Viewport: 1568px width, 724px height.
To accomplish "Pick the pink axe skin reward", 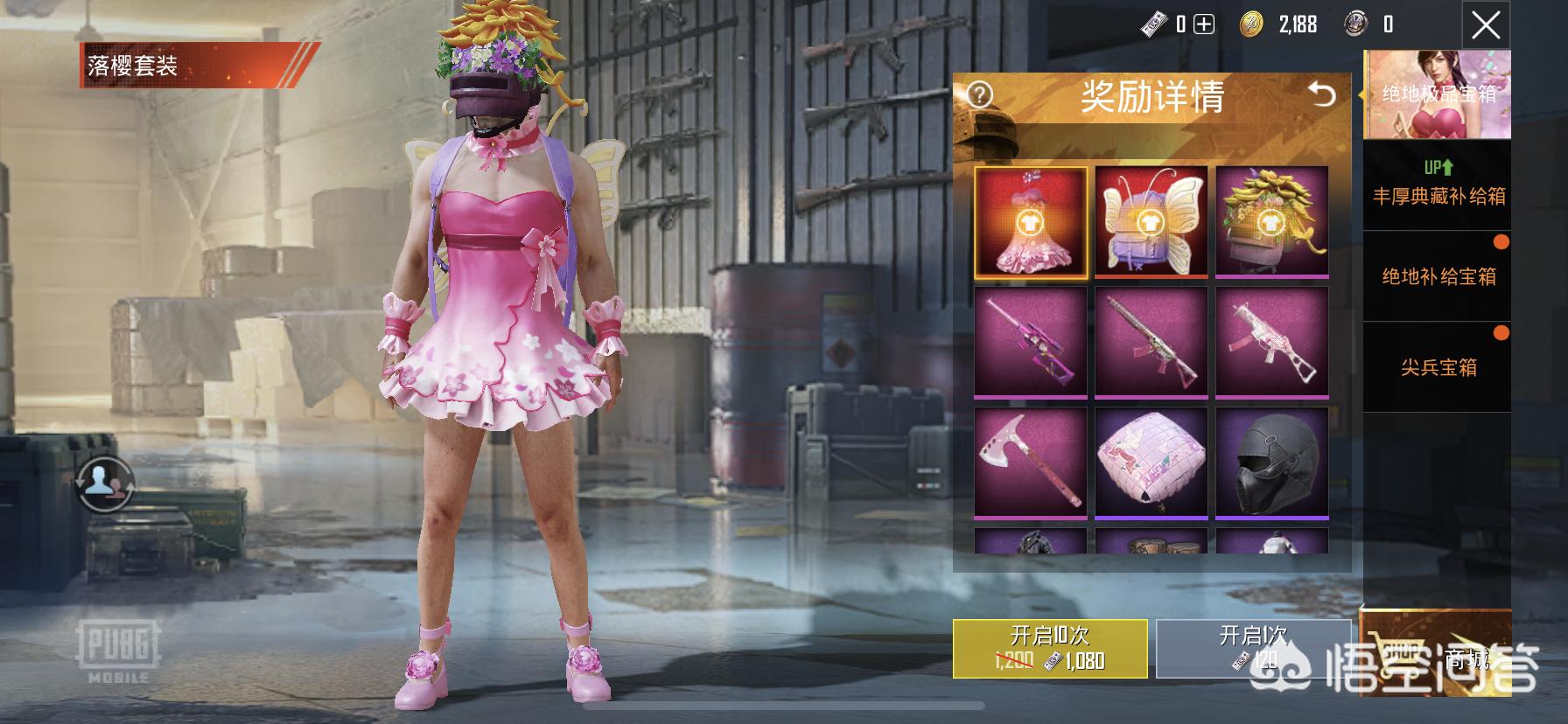I will (x=1031, y=463).
